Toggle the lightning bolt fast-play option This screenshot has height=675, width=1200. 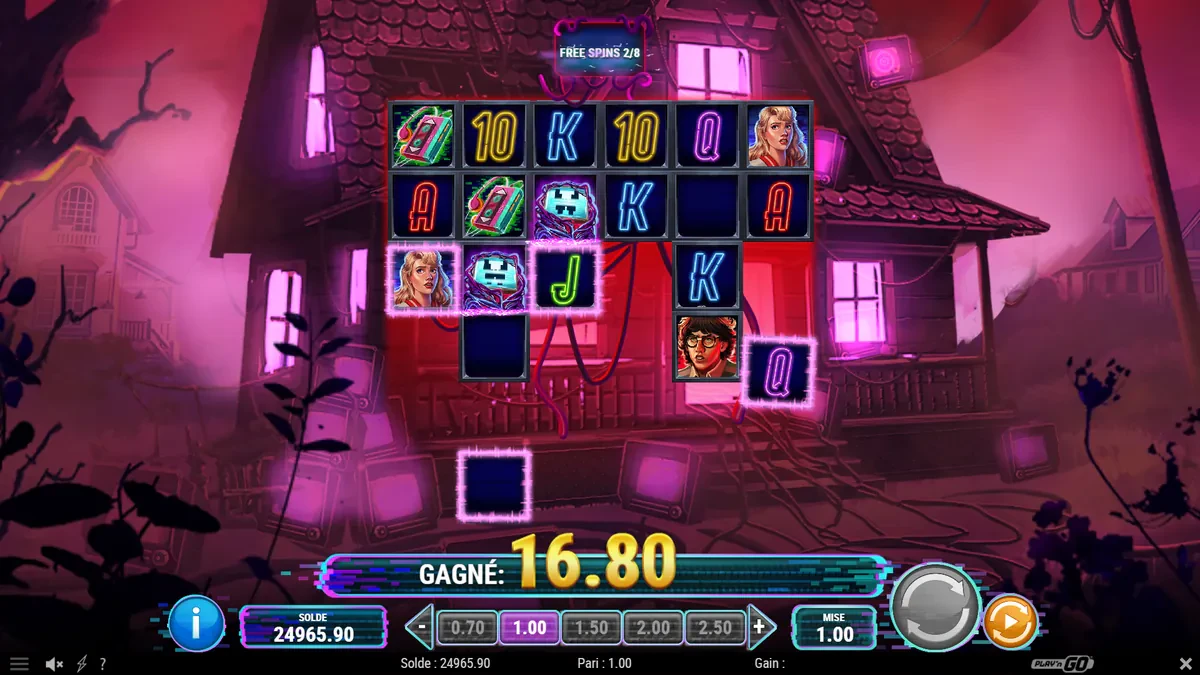coord(82,664)
